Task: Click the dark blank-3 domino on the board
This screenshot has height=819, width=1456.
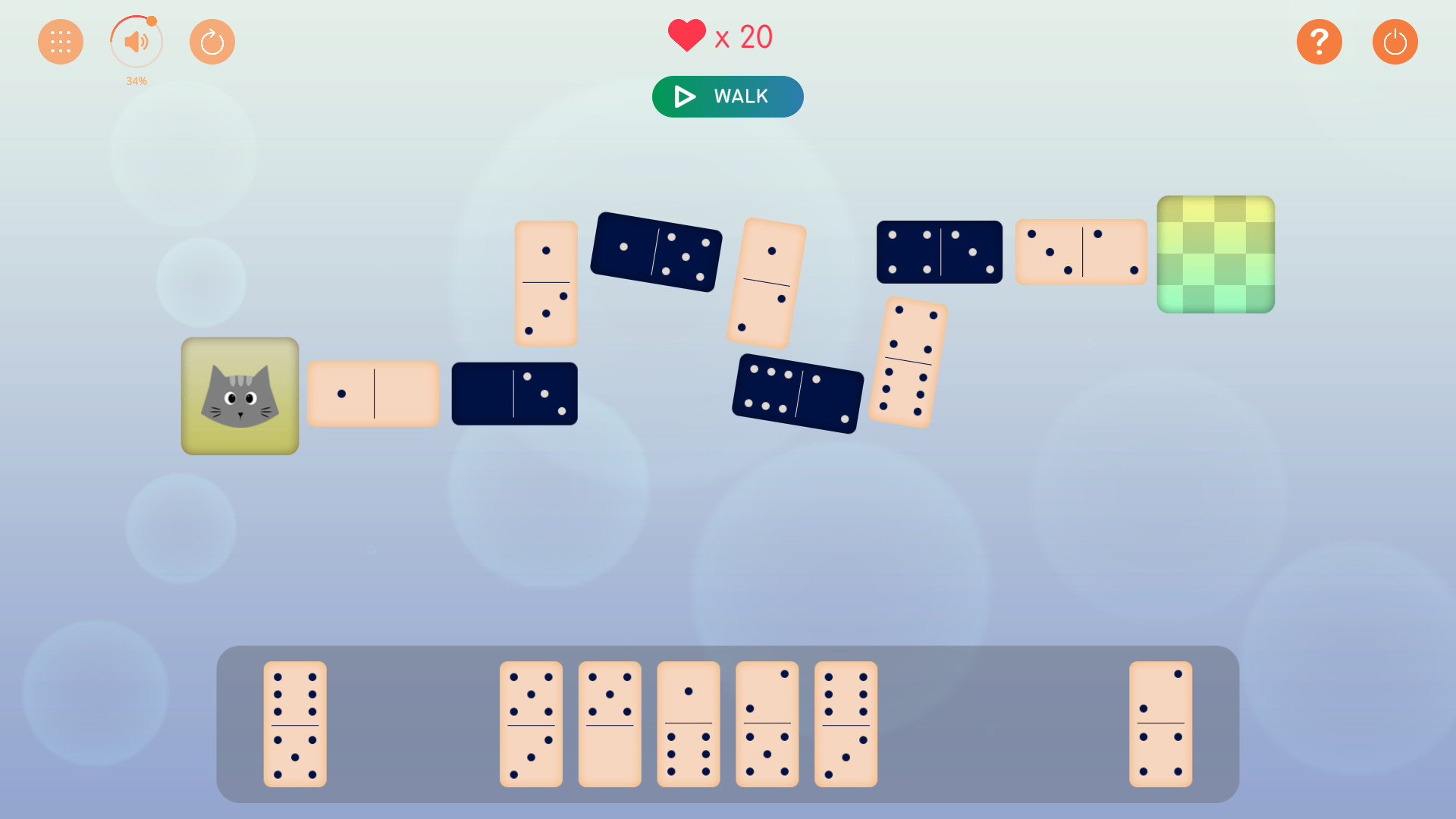Action: pyautogui.click(x=514, y=394)
